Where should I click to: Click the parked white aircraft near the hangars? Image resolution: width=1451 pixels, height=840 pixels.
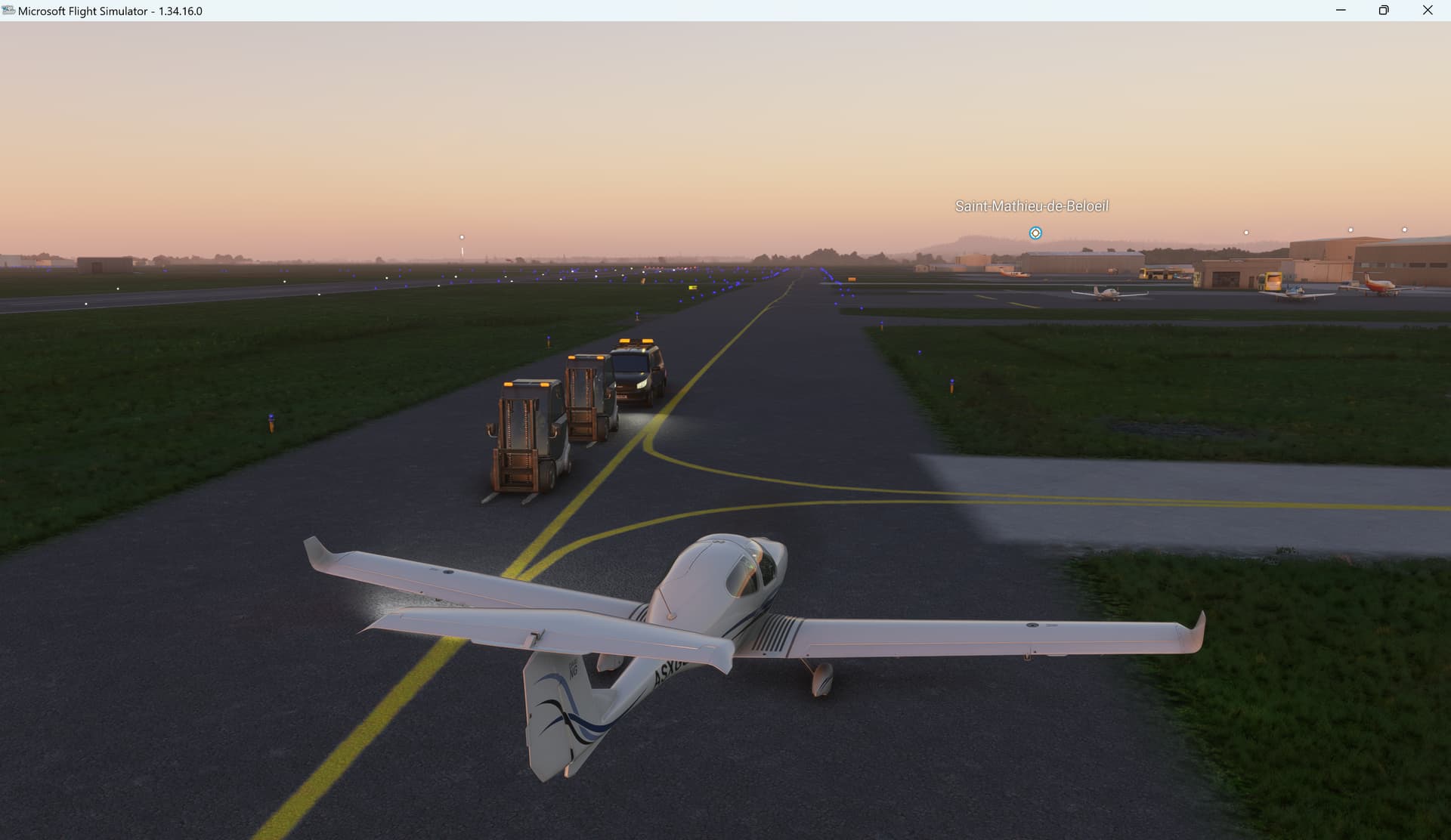pyautogui.click(x=1106, y=293)
